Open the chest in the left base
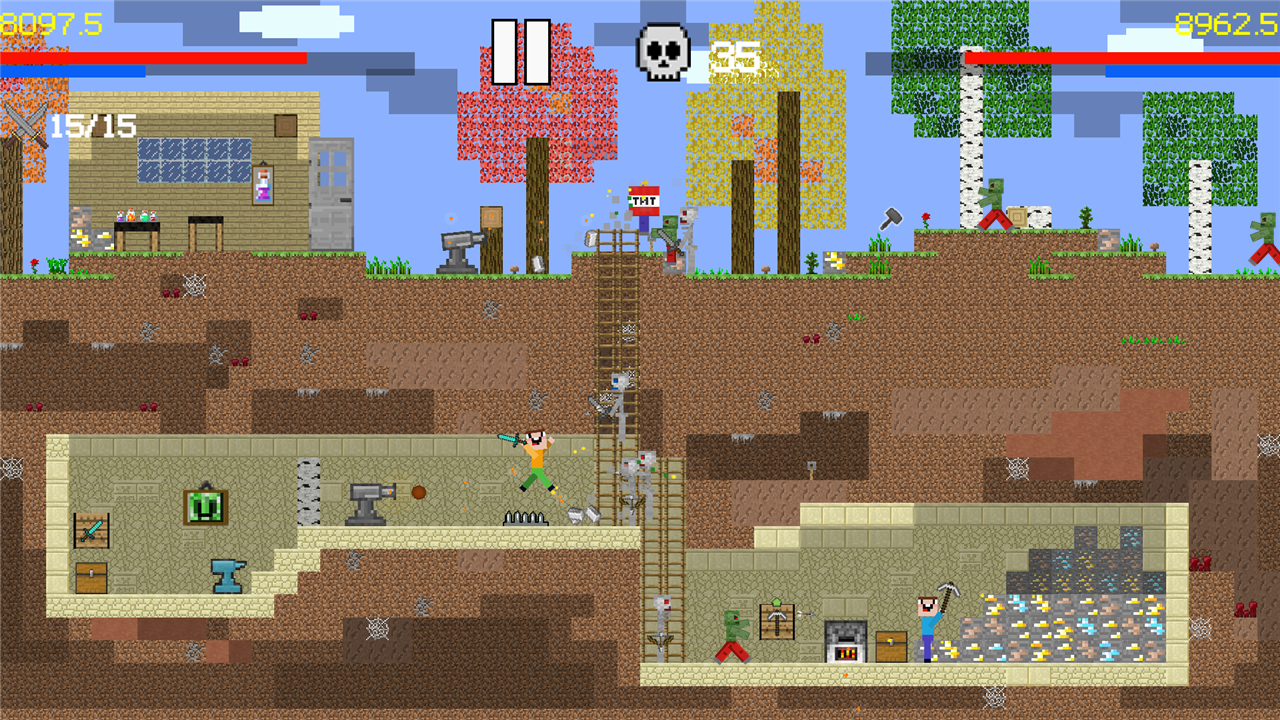 (92, 579)
